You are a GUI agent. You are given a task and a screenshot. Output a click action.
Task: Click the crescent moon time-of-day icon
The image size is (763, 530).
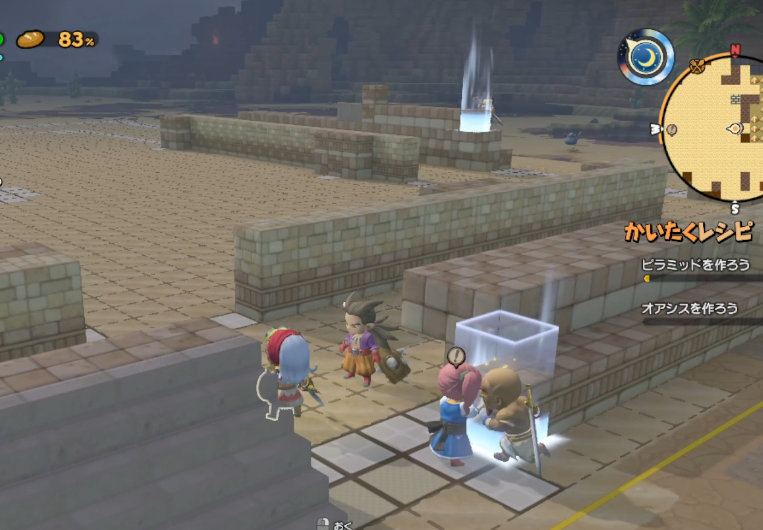click(645, 57)
